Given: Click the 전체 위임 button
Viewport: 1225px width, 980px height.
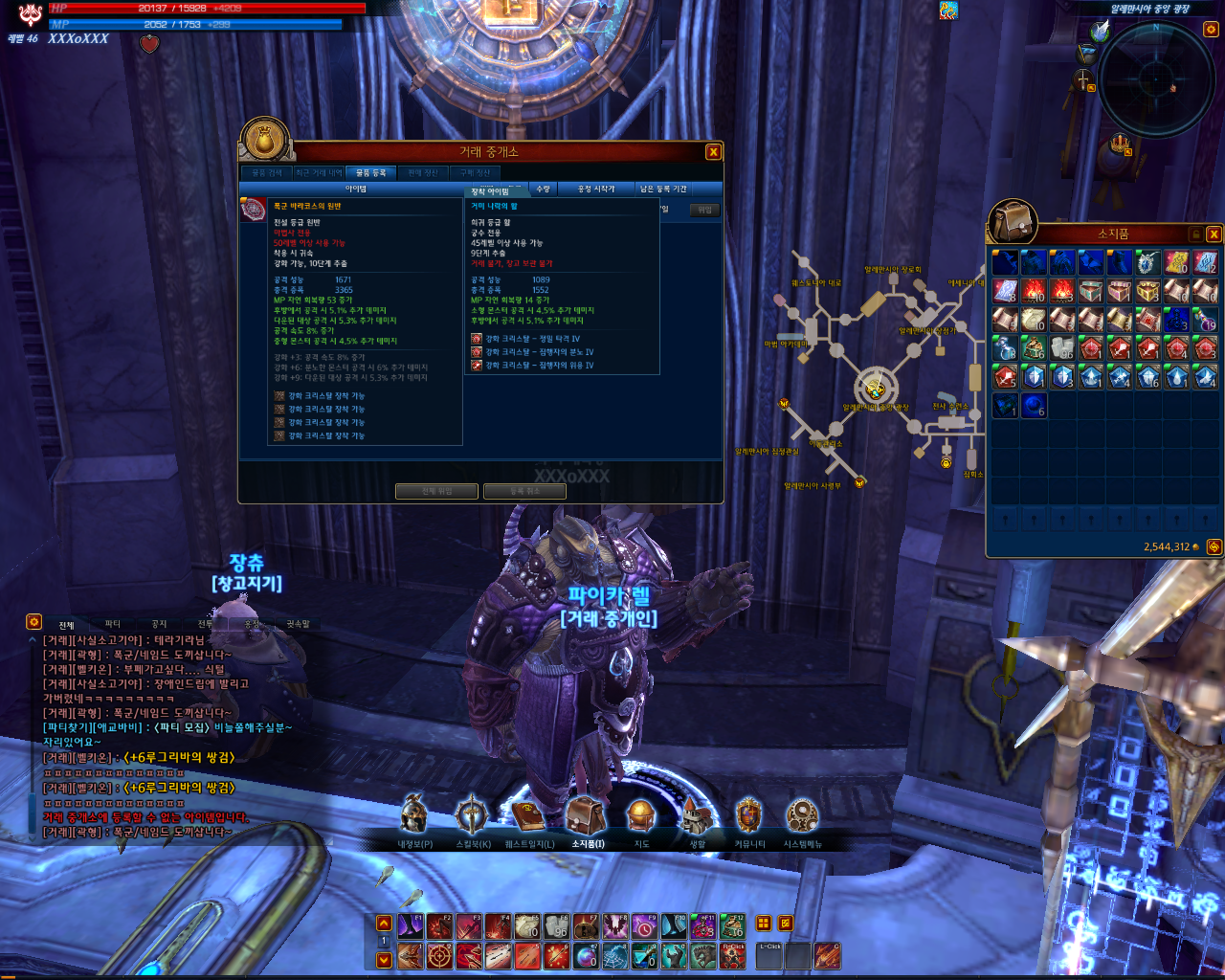Looking at the screenshot, I should (436, 491).
